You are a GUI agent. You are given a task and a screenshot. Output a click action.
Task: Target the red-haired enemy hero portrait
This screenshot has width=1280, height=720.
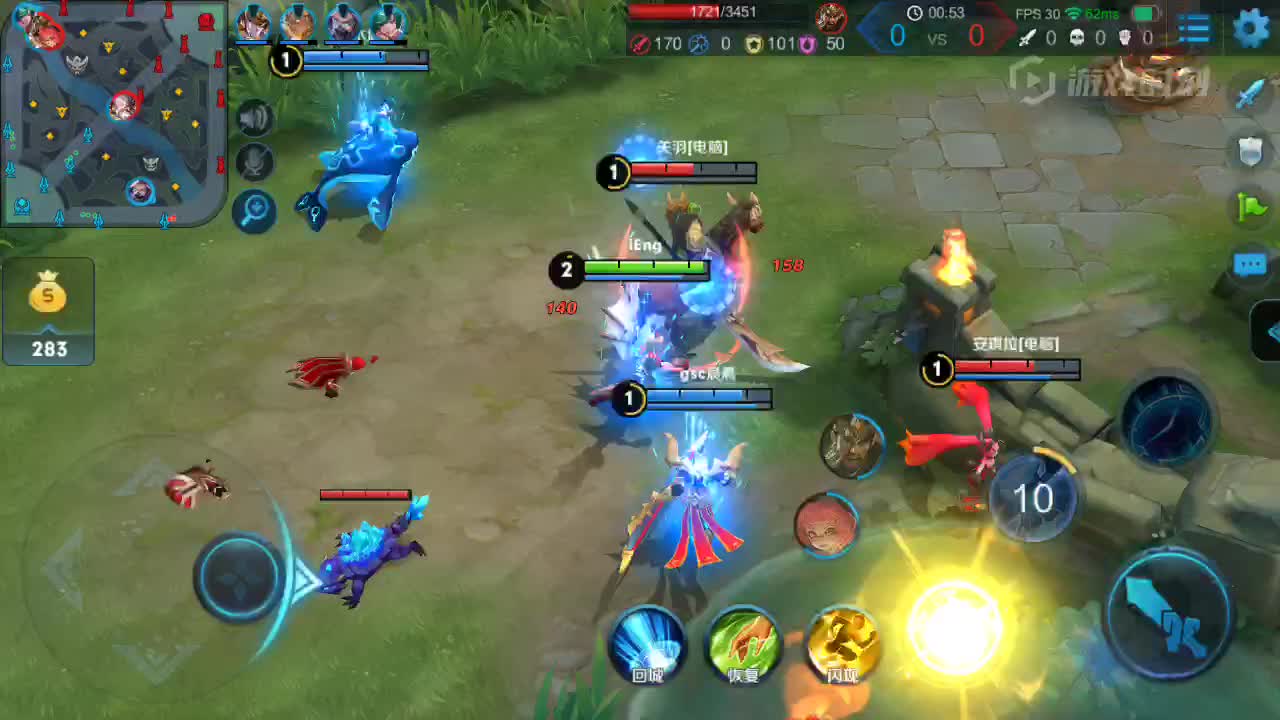(x=826, y=524)
